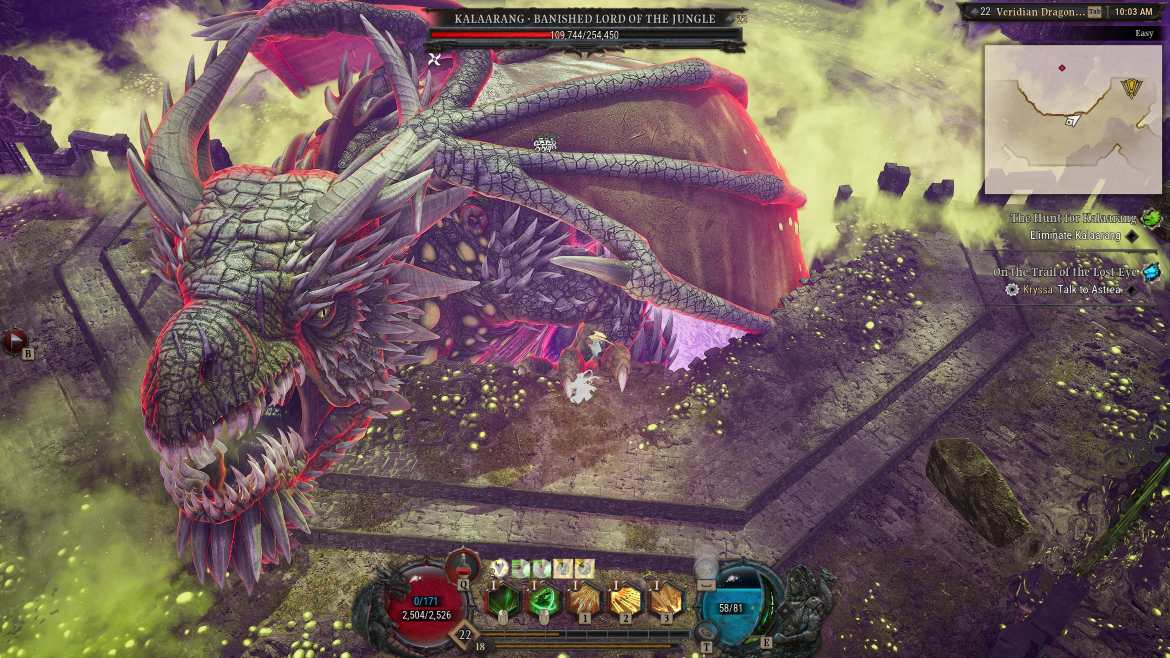The height and width of the screenshot is (658, 1170).
Task: Click the Veridian Dragon zone name label
Action: (x=1034, y=12)
